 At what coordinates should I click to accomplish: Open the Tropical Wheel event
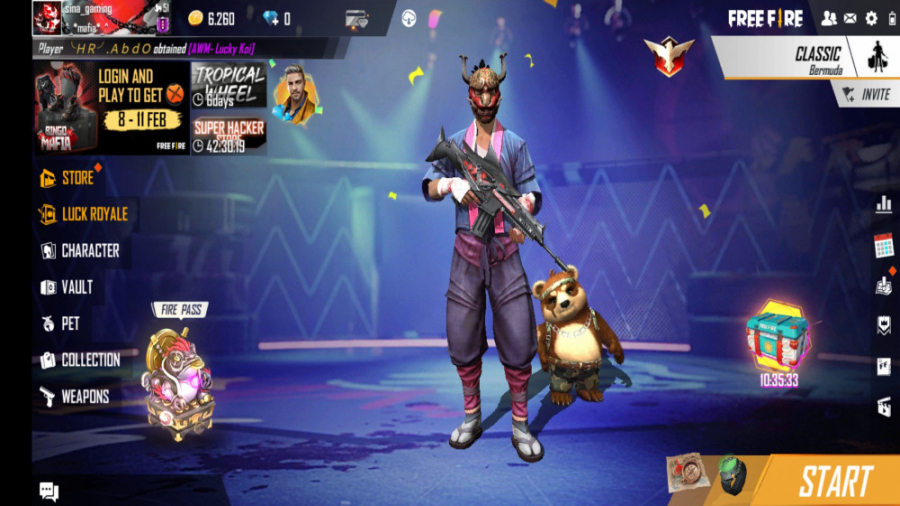228,84
